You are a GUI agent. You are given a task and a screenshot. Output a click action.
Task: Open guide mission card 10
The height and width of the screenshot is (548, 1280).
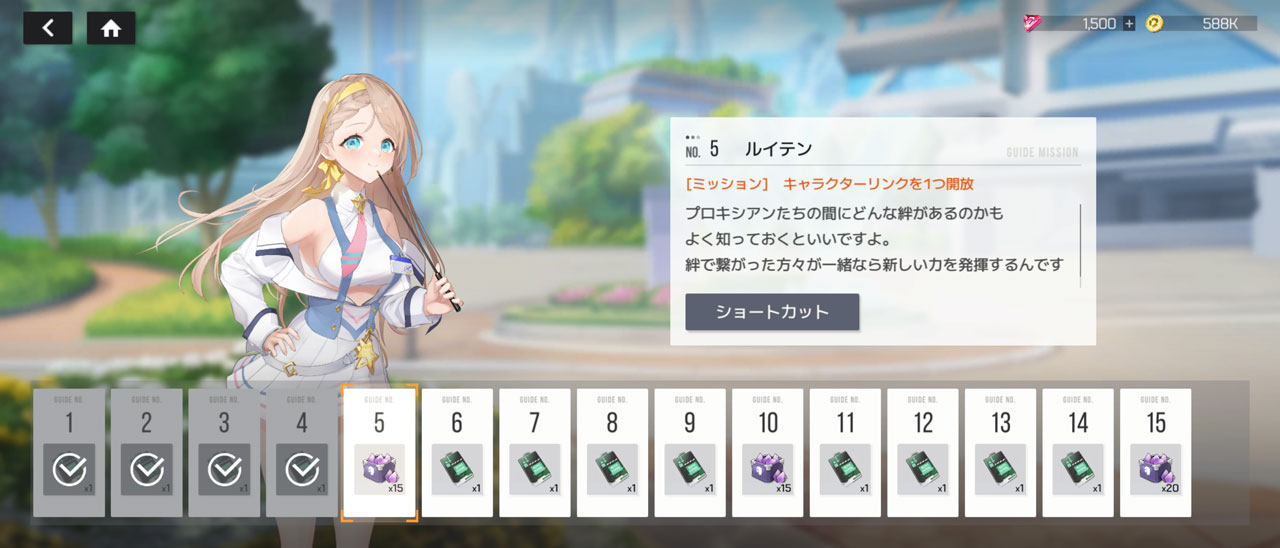click(768, 452)
